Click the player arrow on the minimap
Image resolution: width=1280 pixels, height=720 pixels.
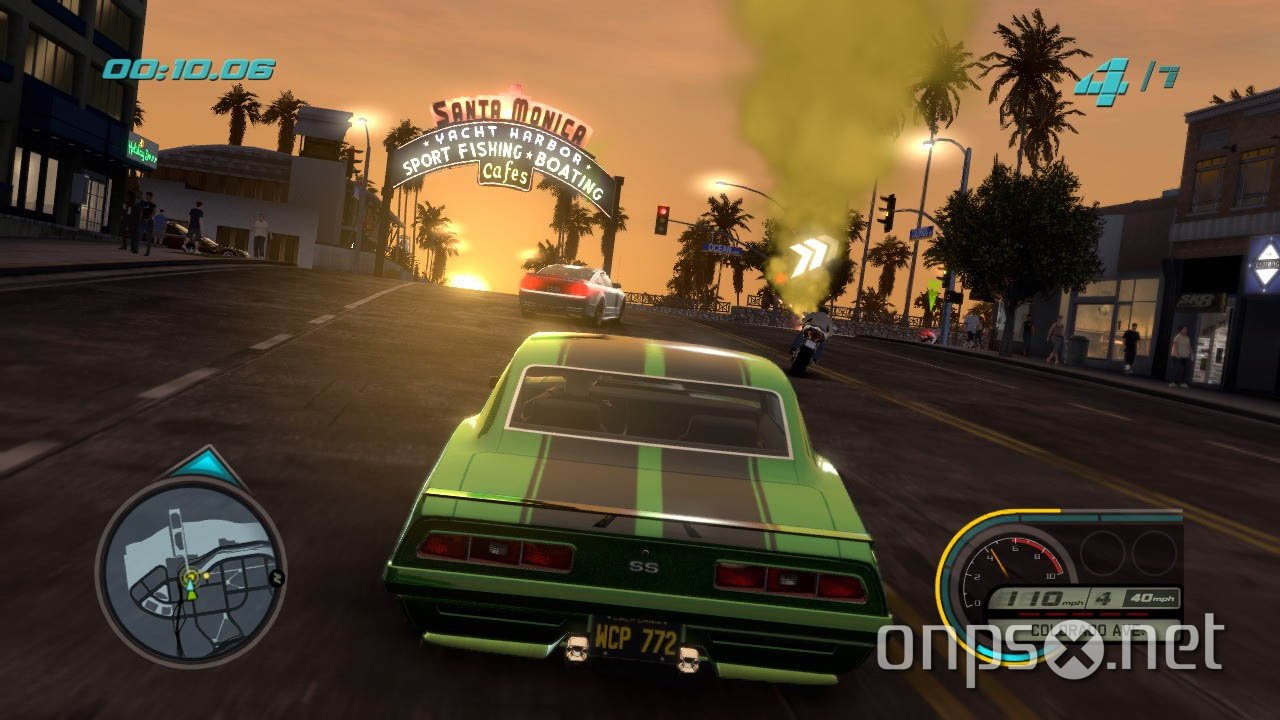190,587
